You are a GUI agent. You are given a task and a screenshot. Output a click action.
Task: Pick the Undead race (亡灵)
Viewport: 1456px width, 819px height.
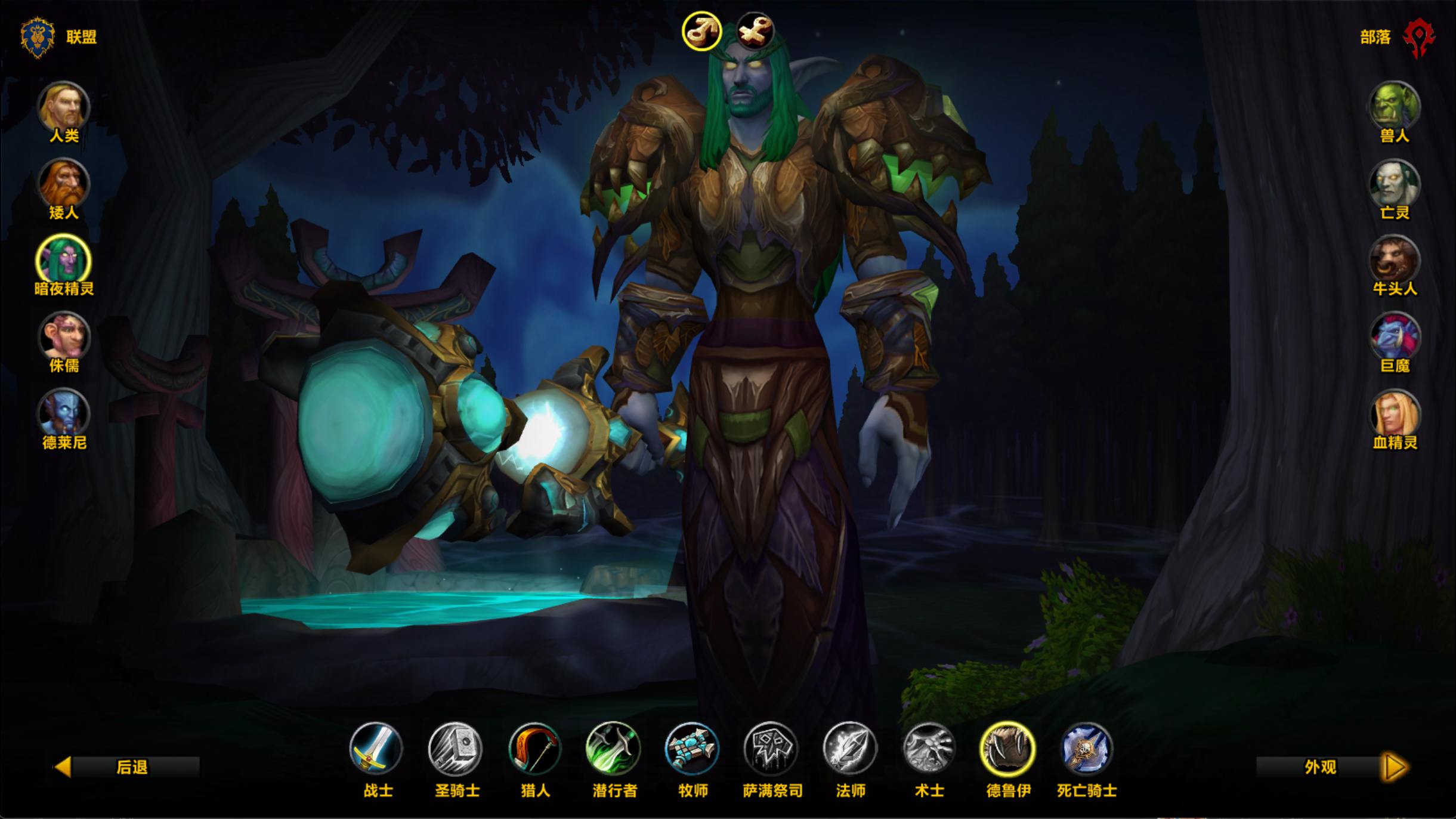click(1394, 184)
